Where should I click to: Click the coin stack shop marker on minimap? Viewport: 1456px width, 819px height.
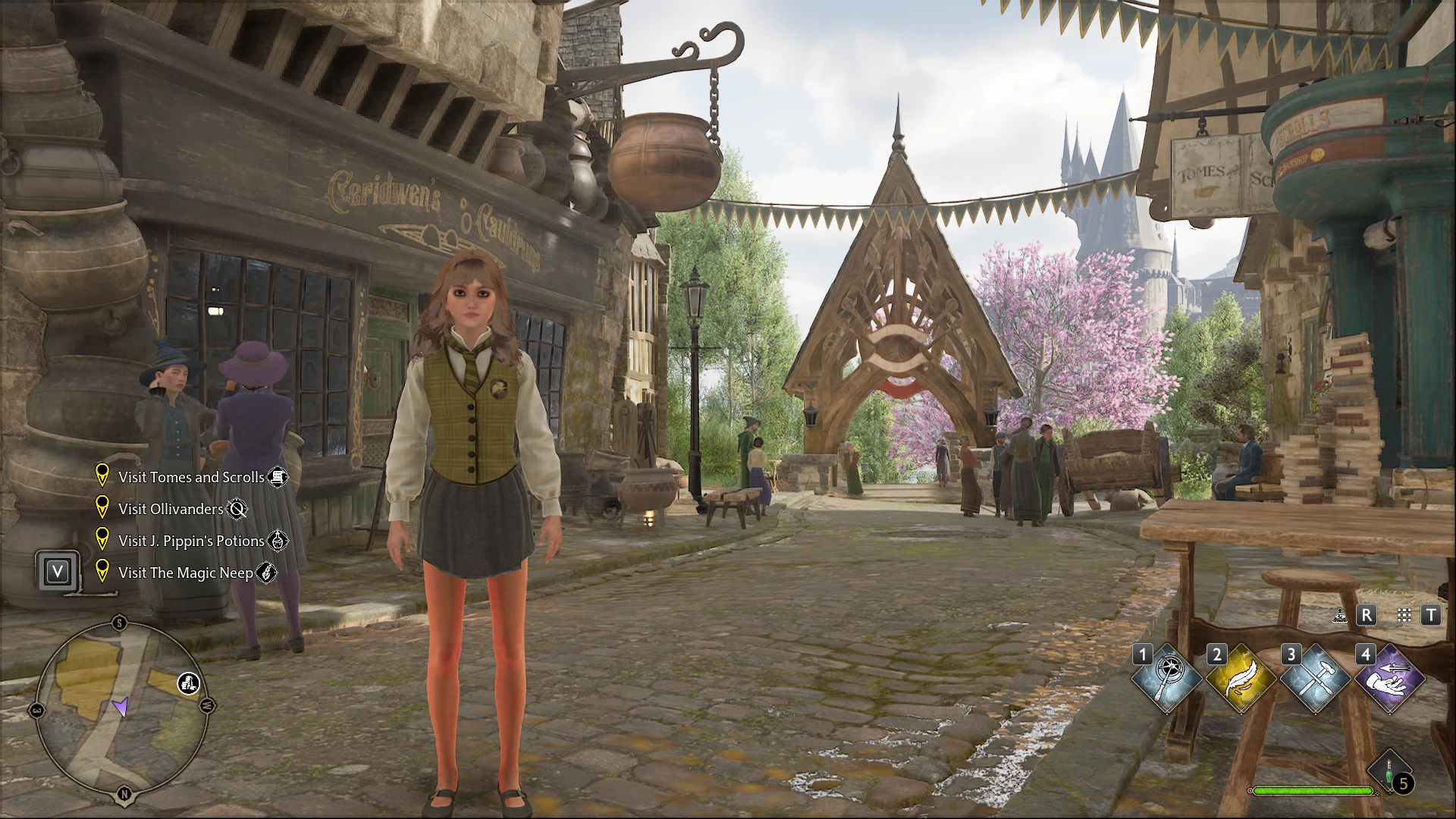(189, 683)
